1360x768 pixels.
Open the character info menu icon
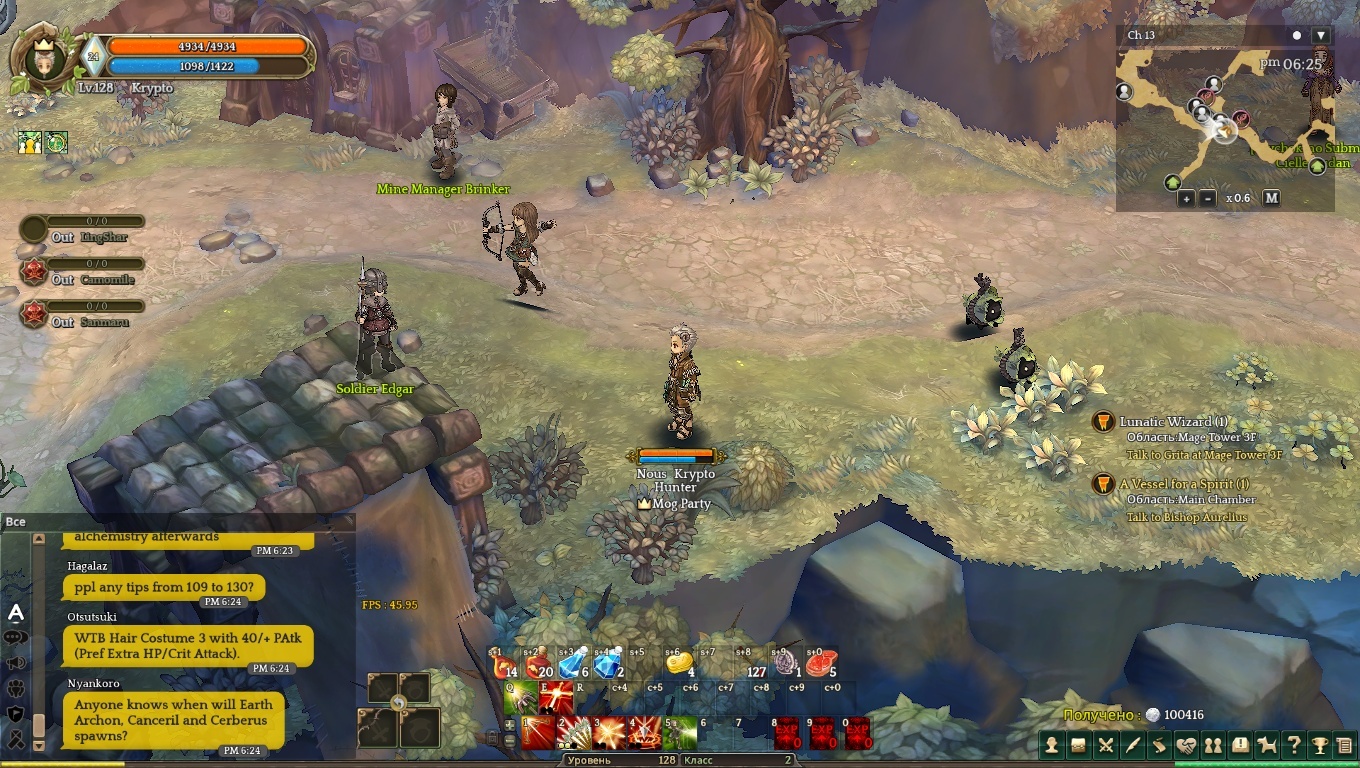point(1052,745)
